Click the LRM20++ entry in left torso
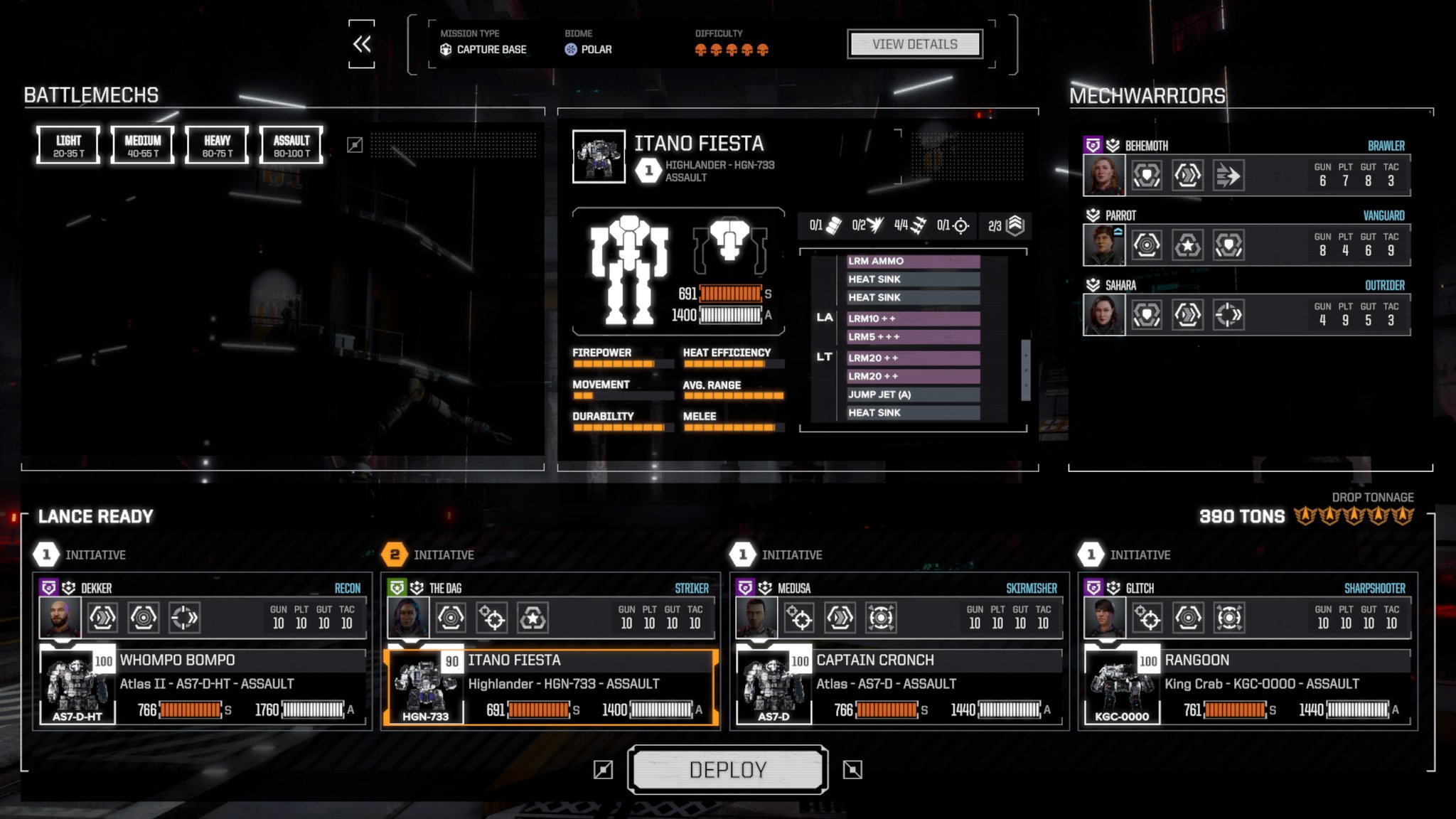The width and height of the screenshot is (1456, 819). click(x=913, y=358)
